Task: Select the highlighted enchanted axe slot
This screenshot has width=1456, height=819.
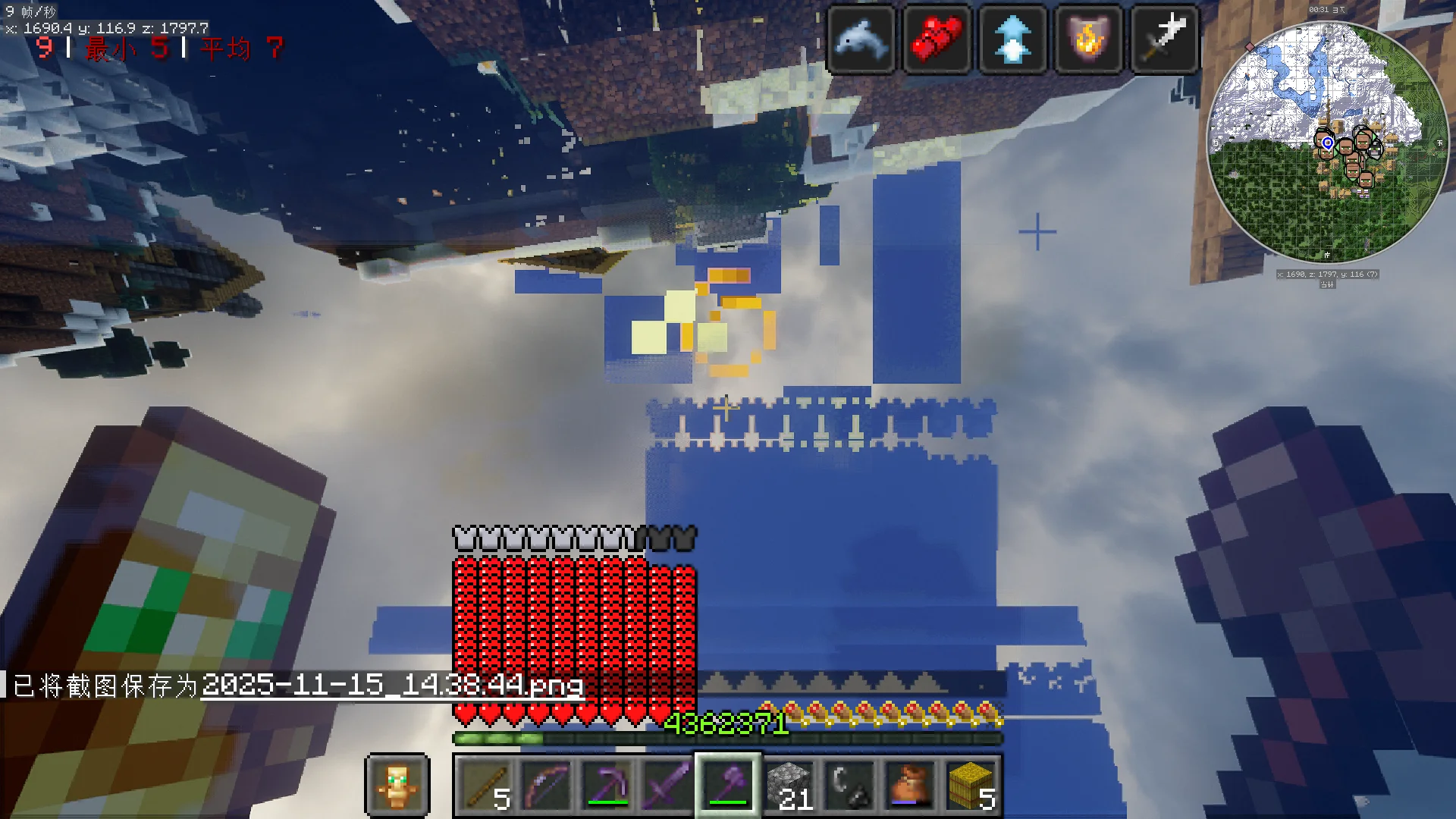Action: (728, 785)
